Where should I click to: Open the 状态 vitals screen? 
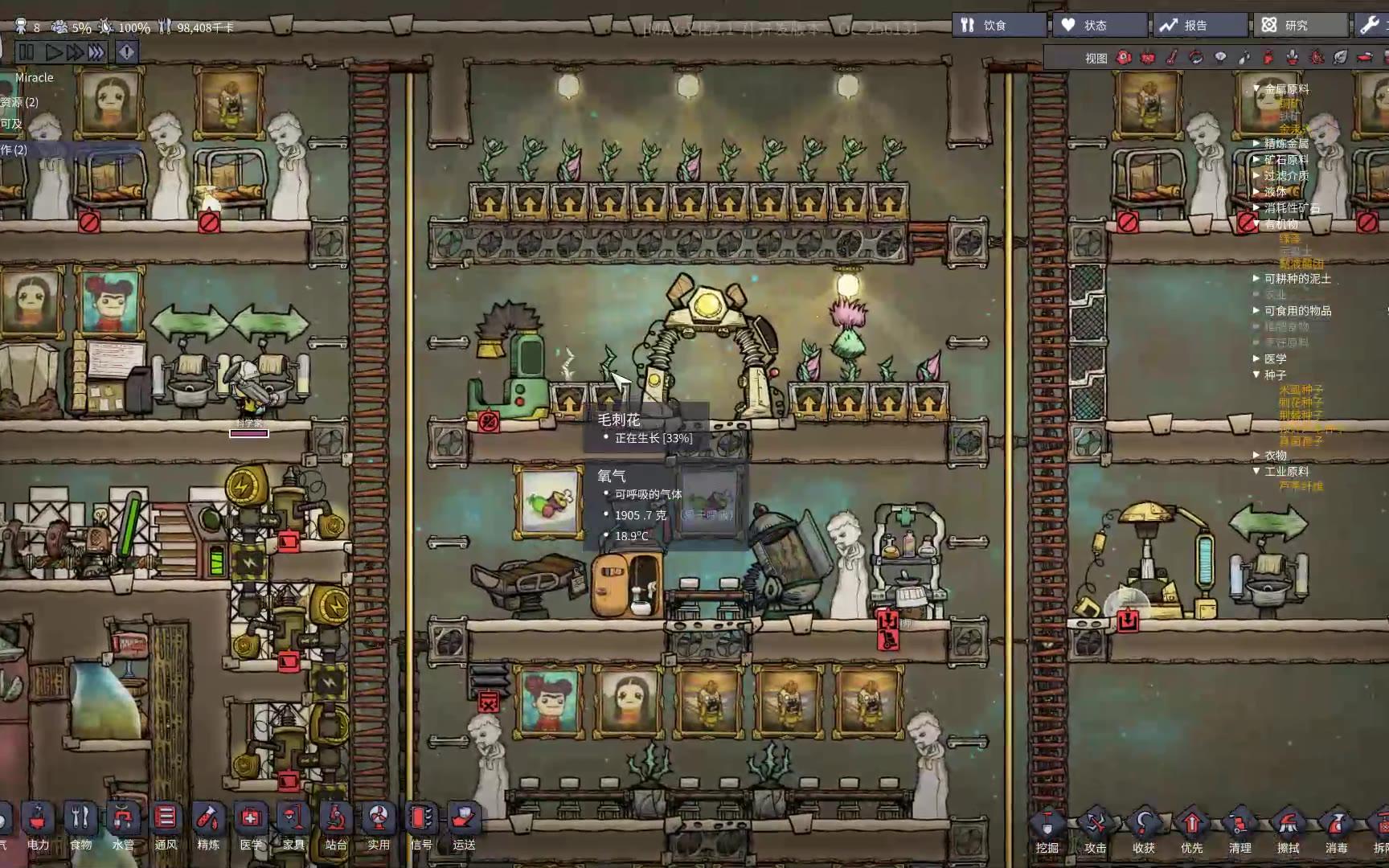(1097, 26)
